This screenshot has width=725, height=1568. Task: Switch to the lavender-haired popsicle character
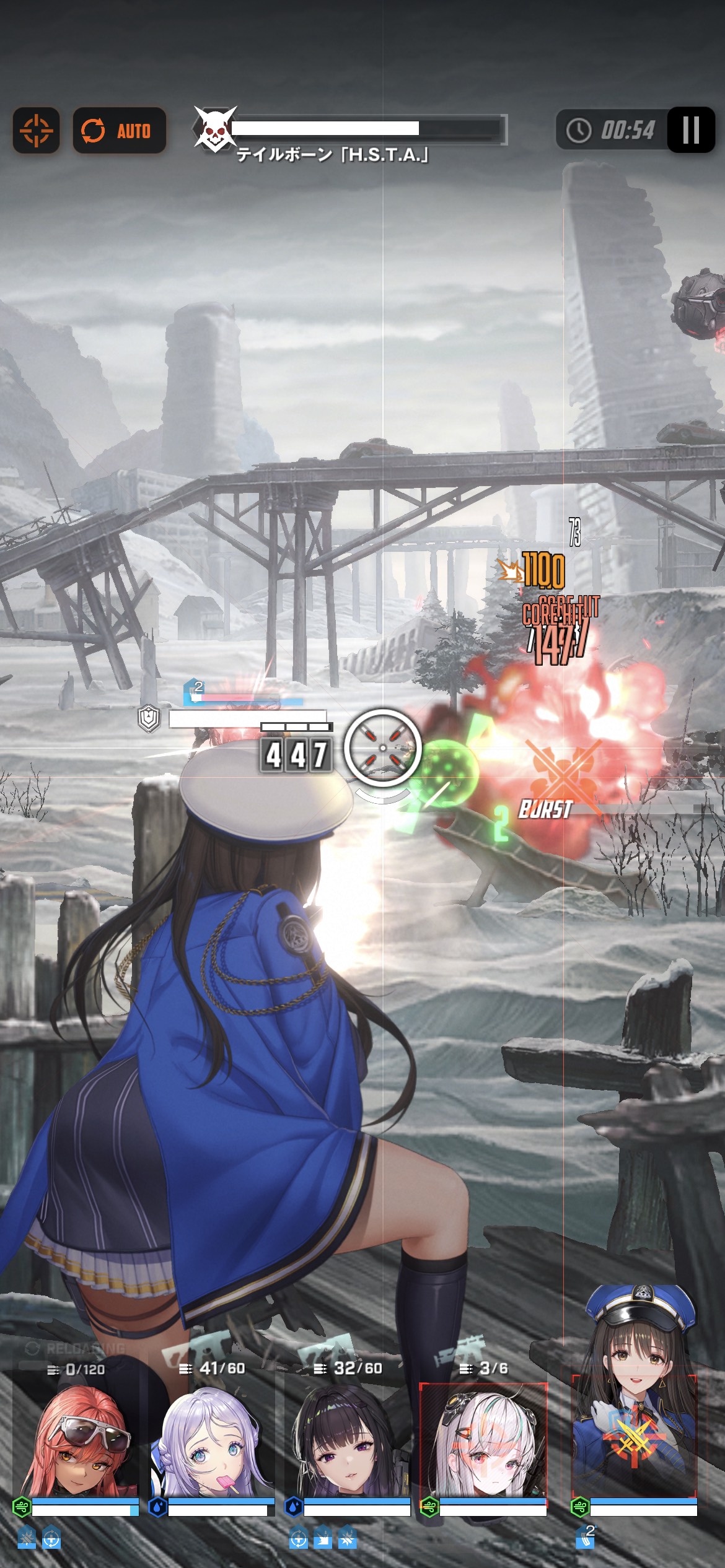click(x=212, y=1444)
